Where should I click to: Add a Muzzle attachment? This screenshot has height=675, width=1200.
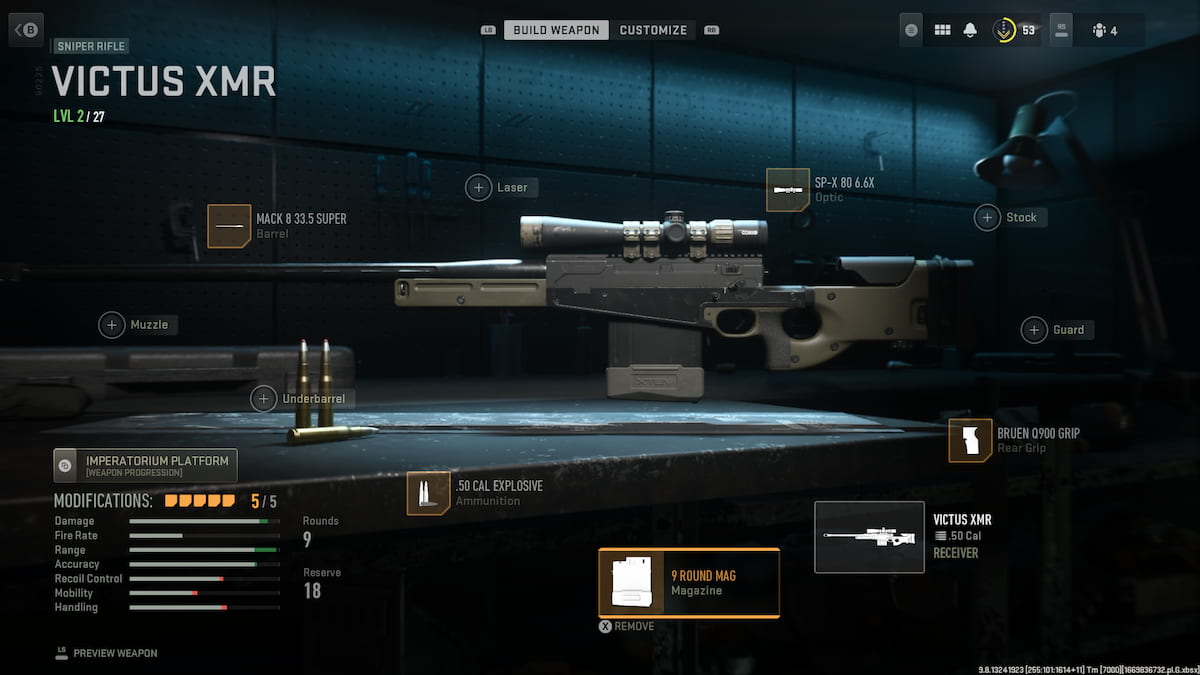click(x=112, y=325)
